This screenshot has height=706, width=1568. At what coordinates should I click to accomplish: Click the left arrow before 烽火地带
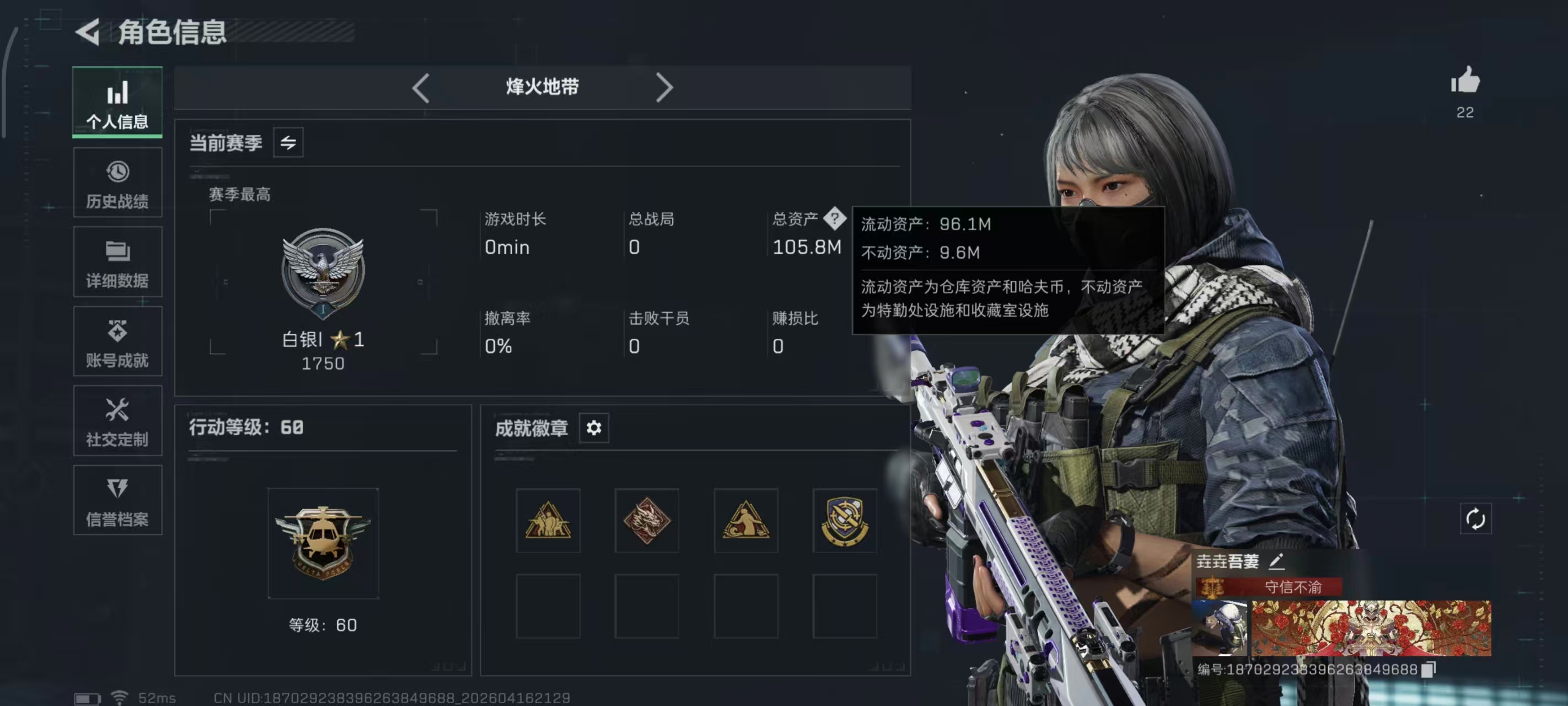pyautogui.click(x=421, y=88)
